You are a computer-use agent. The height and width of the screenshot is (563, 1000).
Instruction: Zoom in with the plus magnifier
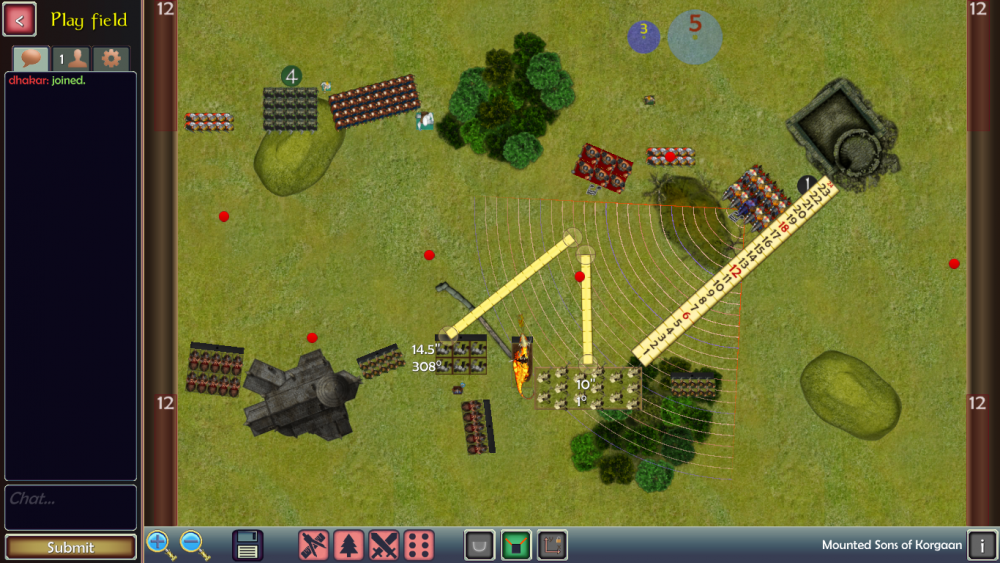pos(160,545)
